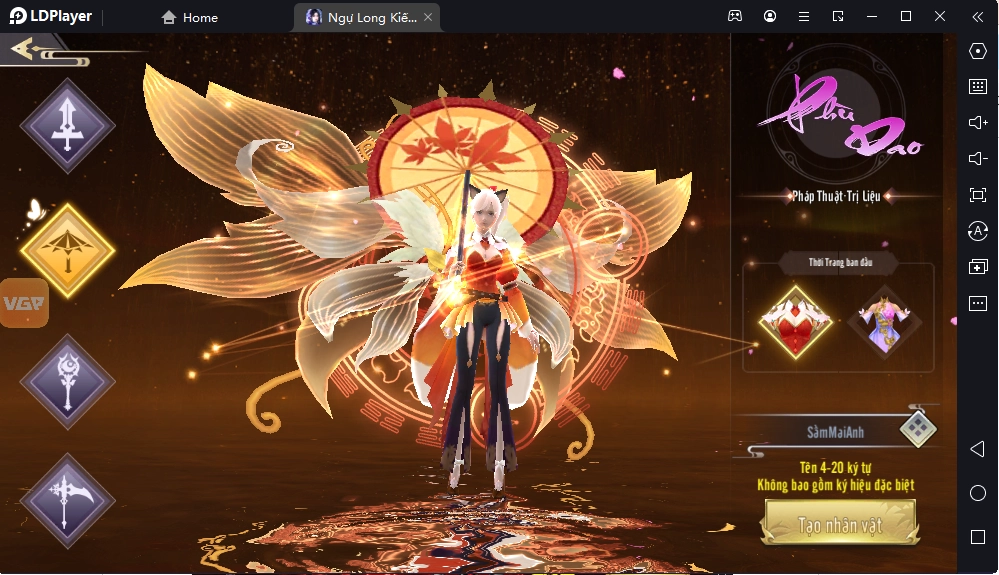The width and height of the screenshot is (999, 575).
Task: Click the Tạo nhân vật create button
Action: (842, 524)
